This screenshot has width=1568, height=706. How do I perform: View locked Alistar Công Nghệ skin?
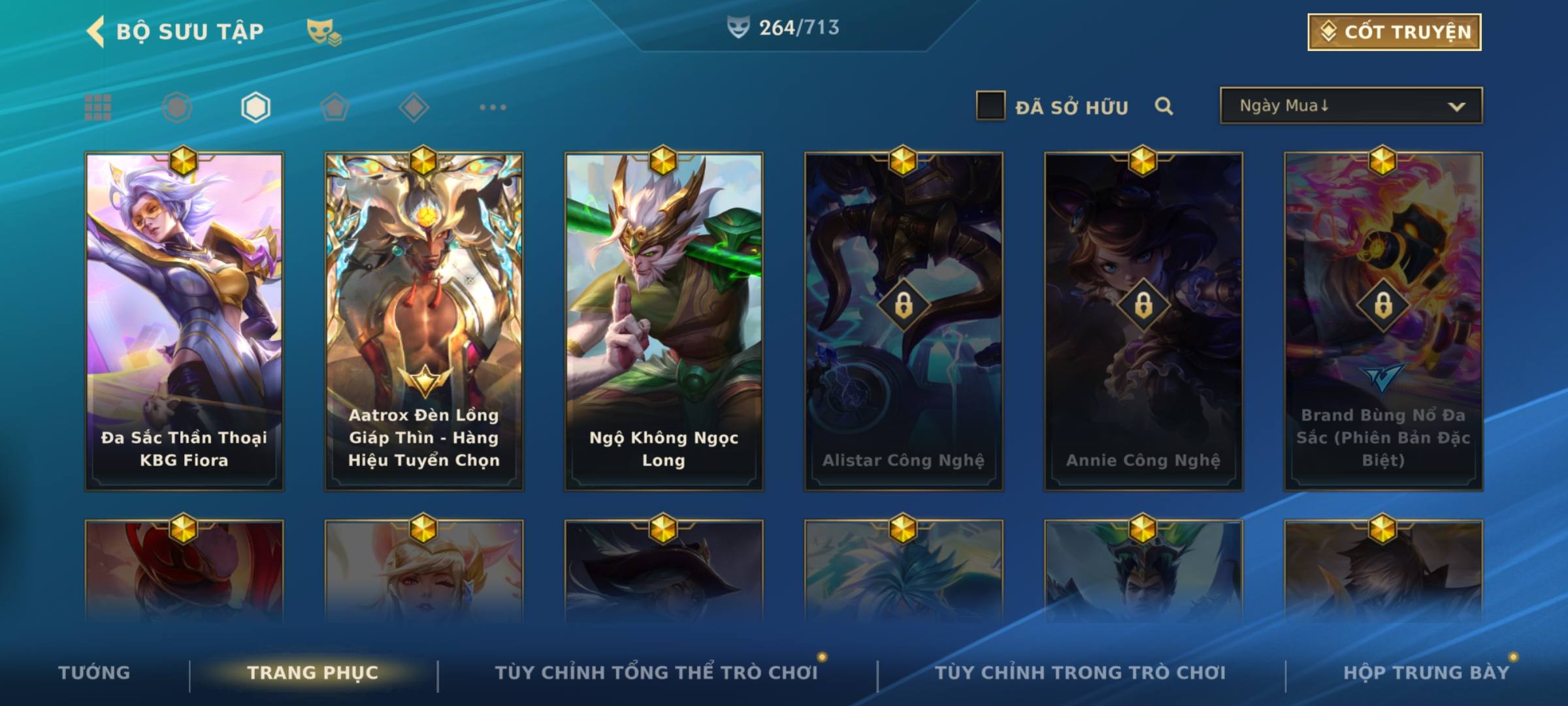pos(904,320)
